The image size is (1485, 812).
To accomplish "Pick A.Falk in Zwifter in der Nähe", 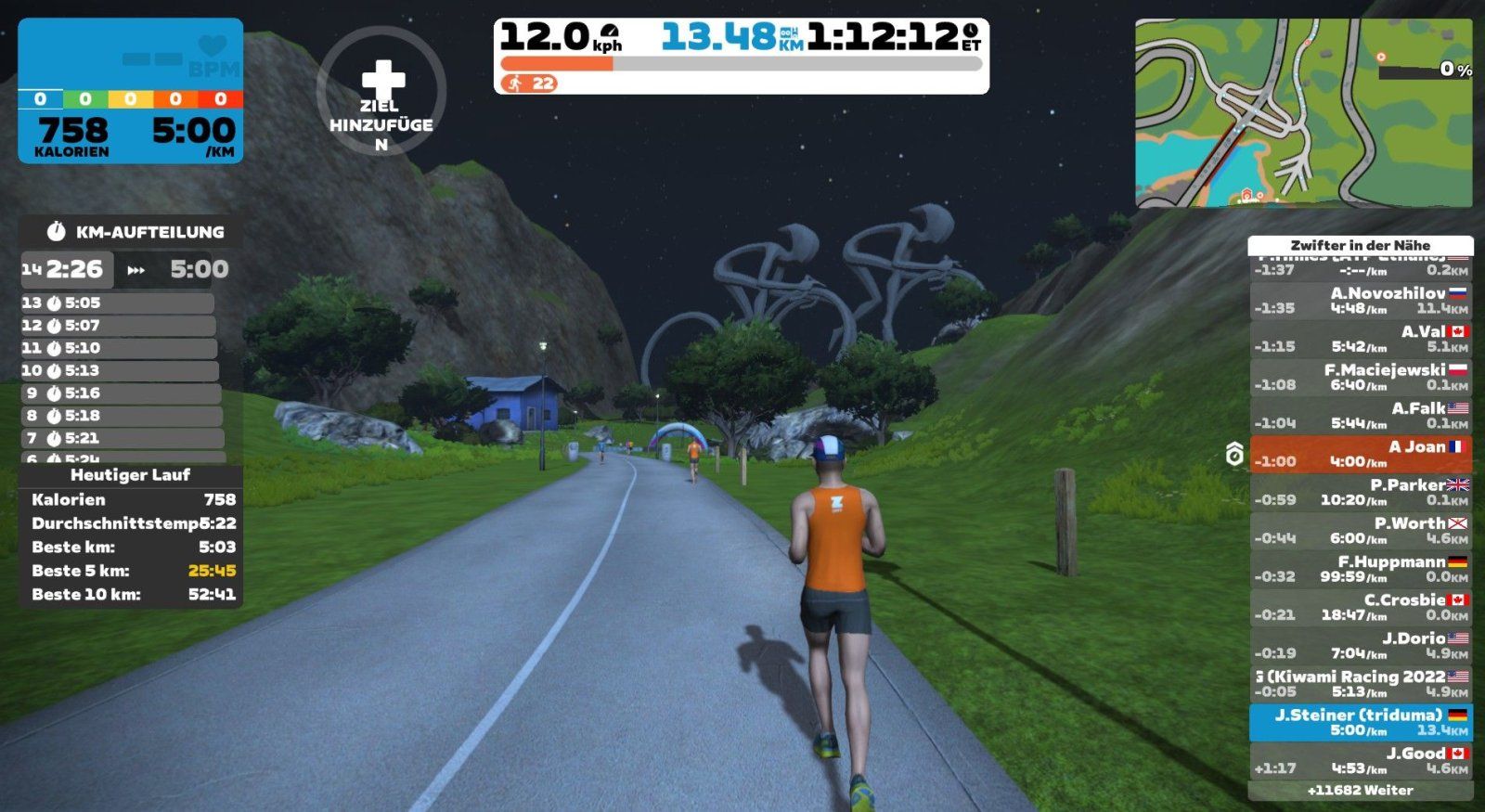I will pos(1360,416).
